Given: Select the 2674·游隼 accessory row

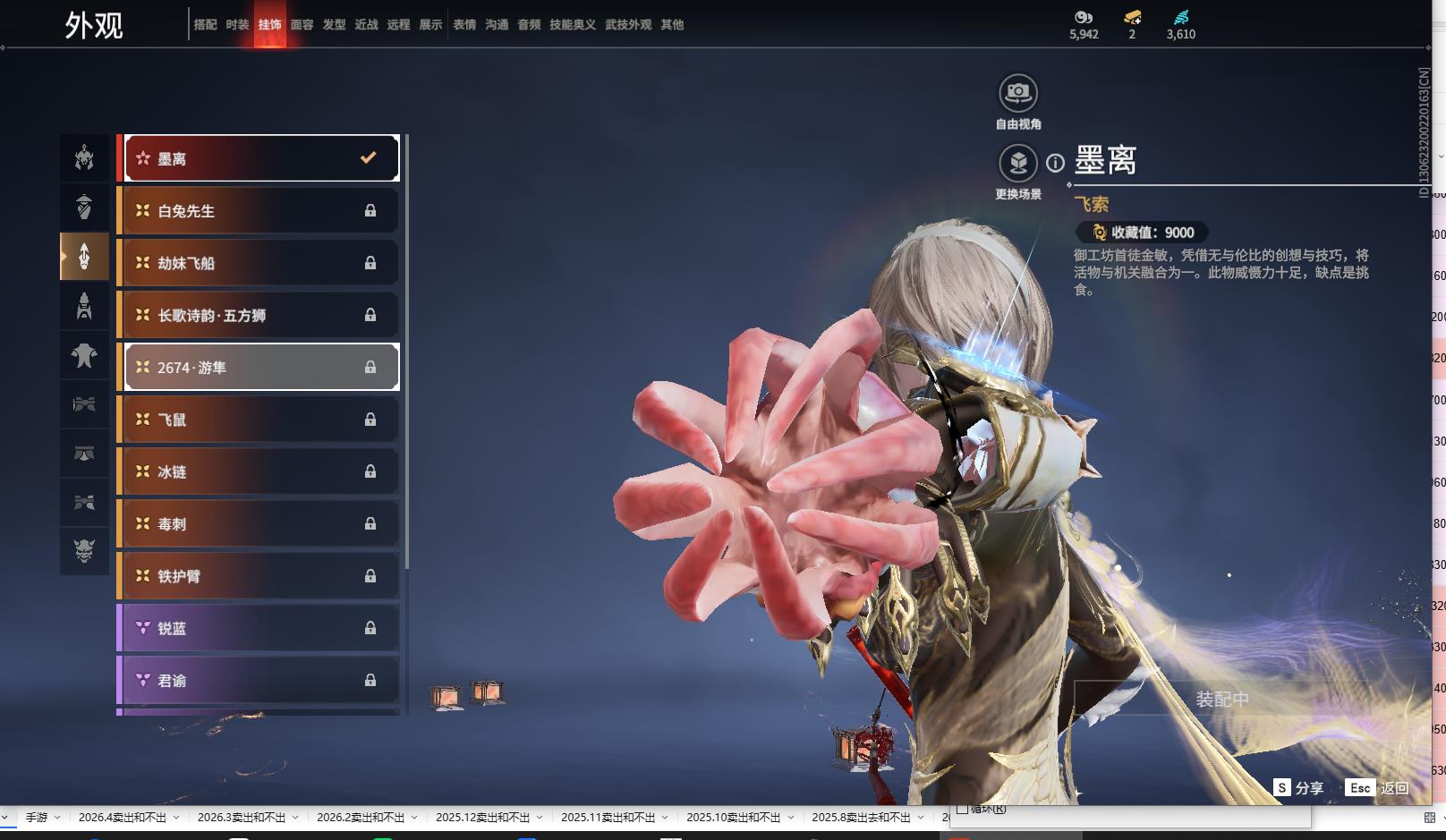Looking at the screenshot, I should (x=261, y=368).
